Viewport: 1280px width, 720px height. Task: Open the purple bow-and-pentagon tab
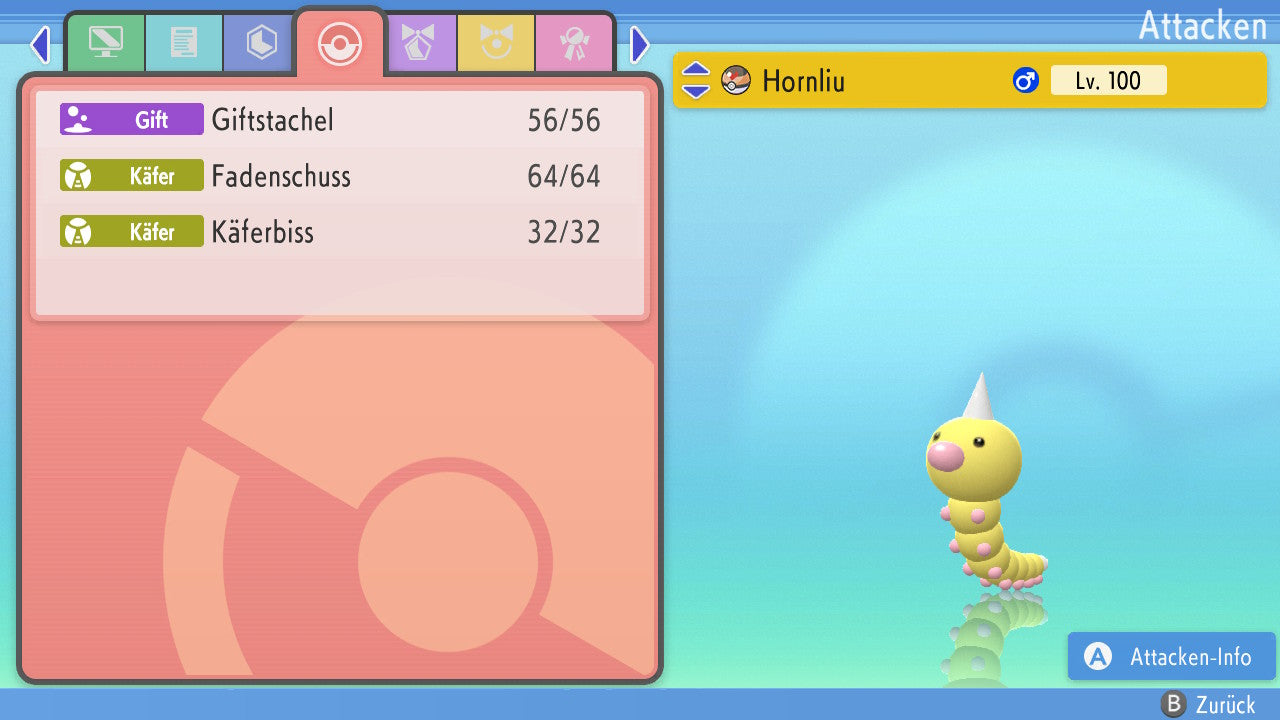pos(418,43)
